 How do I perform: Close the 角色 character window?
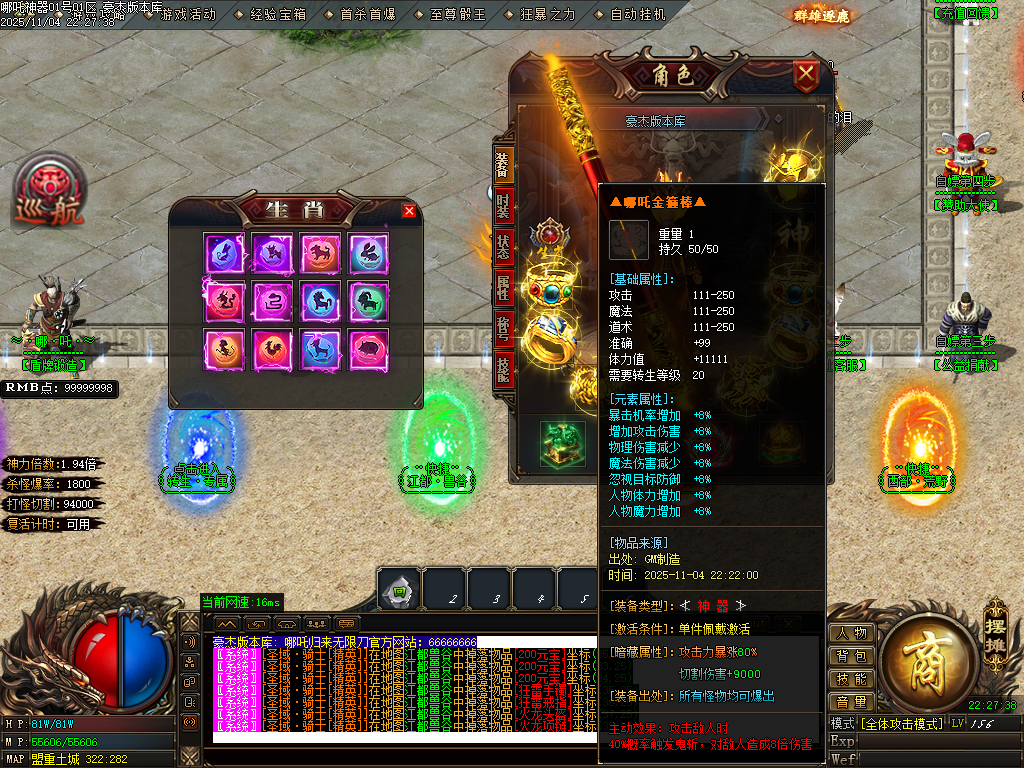805,74
